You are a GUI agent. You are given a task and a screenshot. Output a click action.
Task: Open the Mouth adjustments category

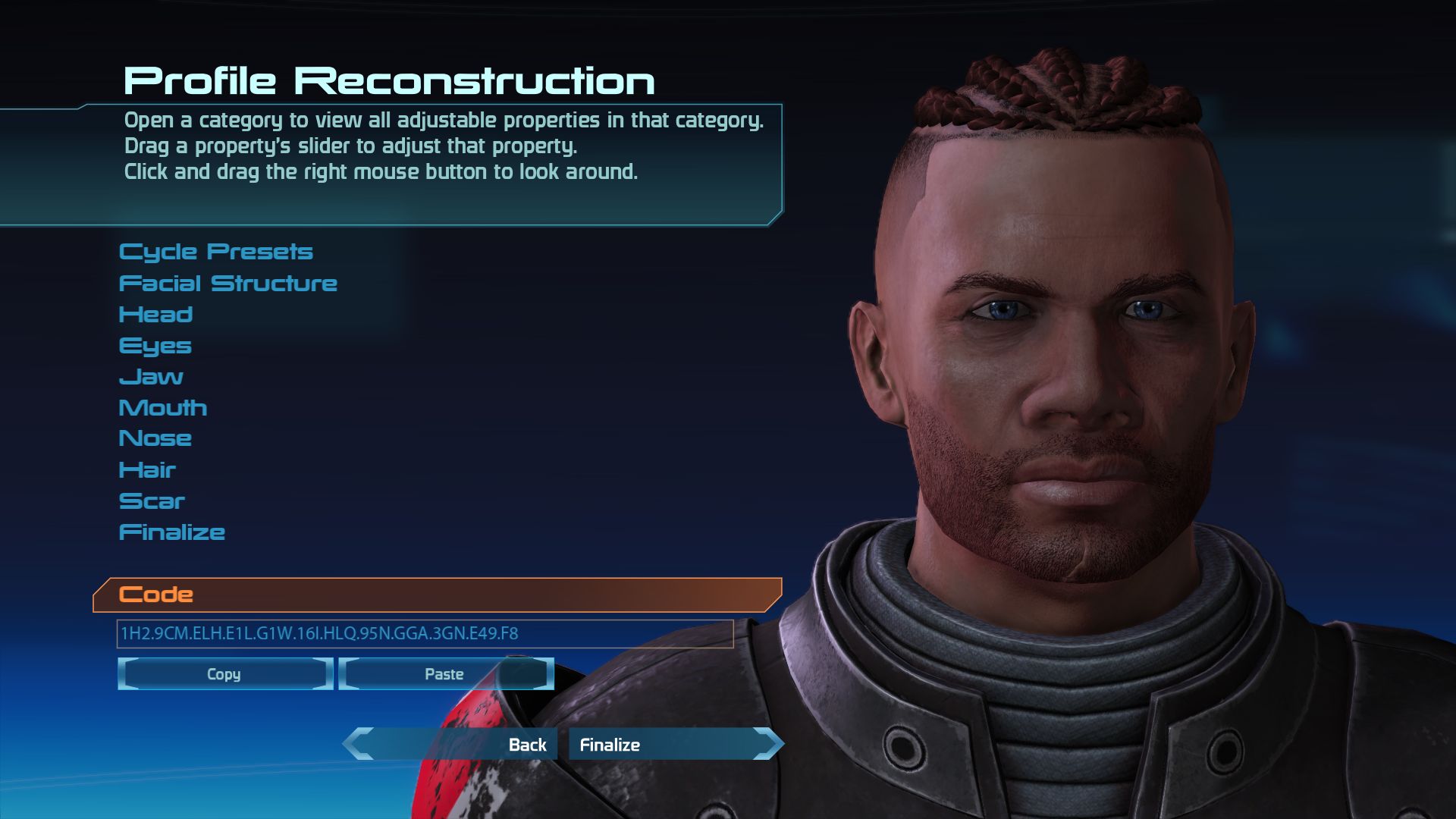(x=163, y=407)
